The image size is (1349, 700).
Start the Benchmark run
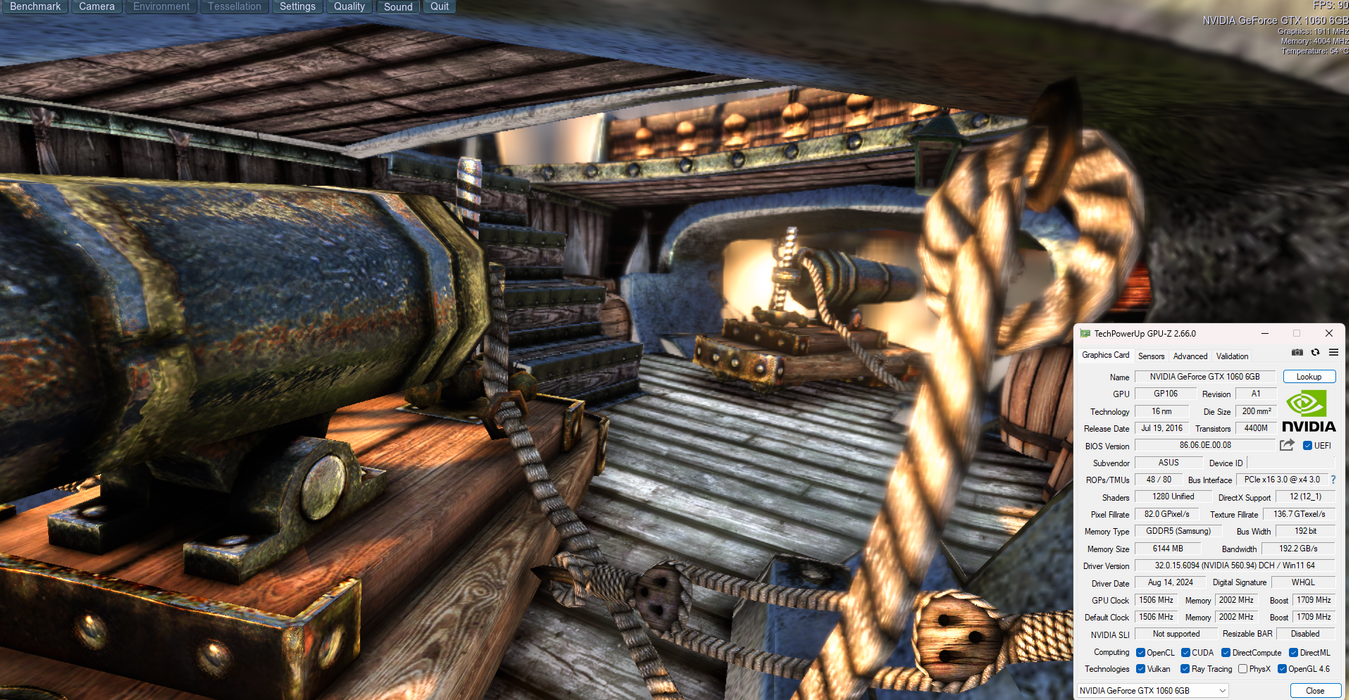35,7
